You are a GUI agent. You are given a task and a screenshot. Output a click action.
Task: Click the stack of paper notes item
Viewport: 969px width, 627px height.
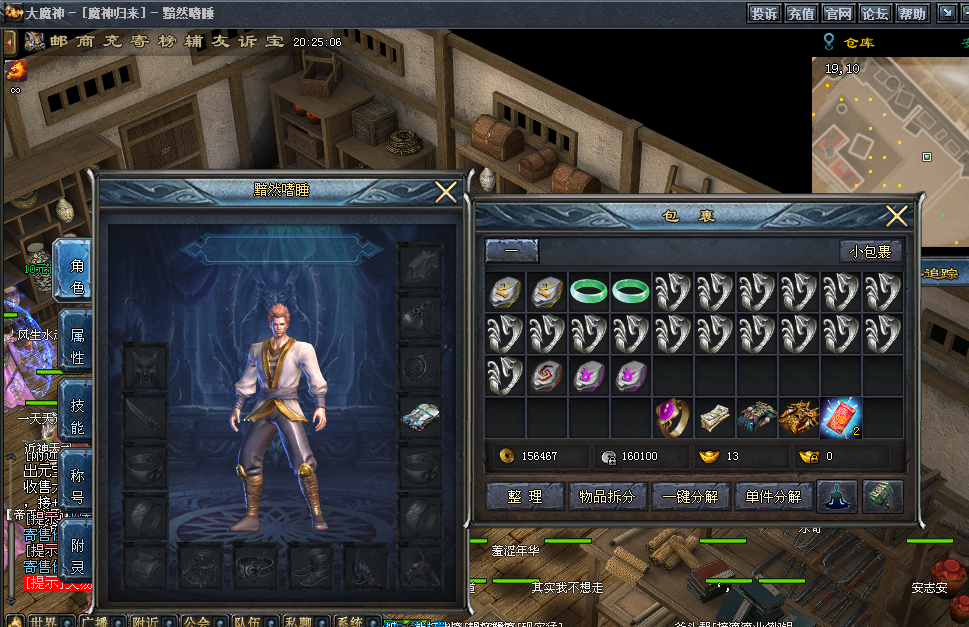715,418
